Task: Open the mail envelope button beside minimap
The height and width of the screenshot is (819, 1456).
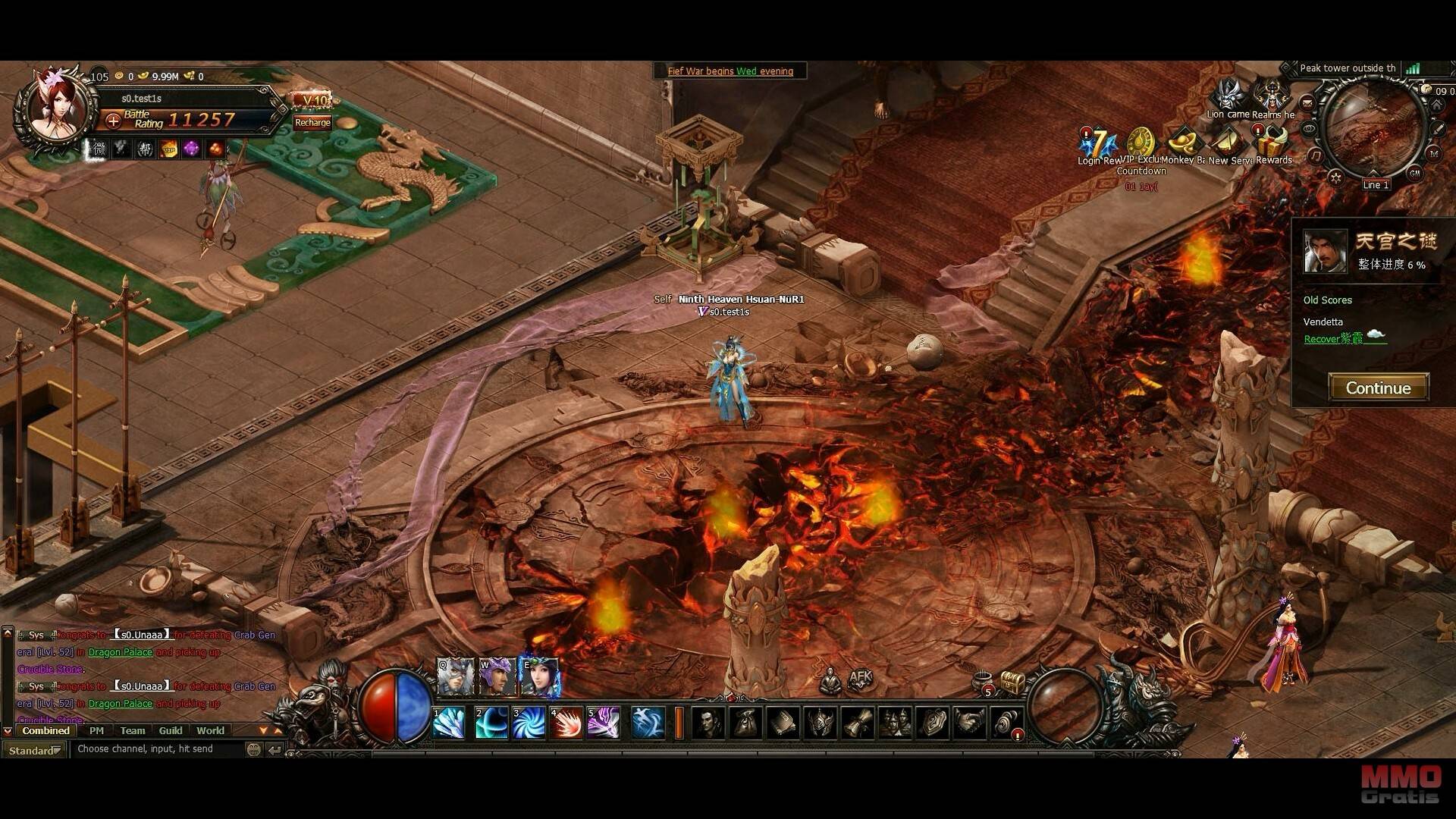Action: click(1307, 103)
